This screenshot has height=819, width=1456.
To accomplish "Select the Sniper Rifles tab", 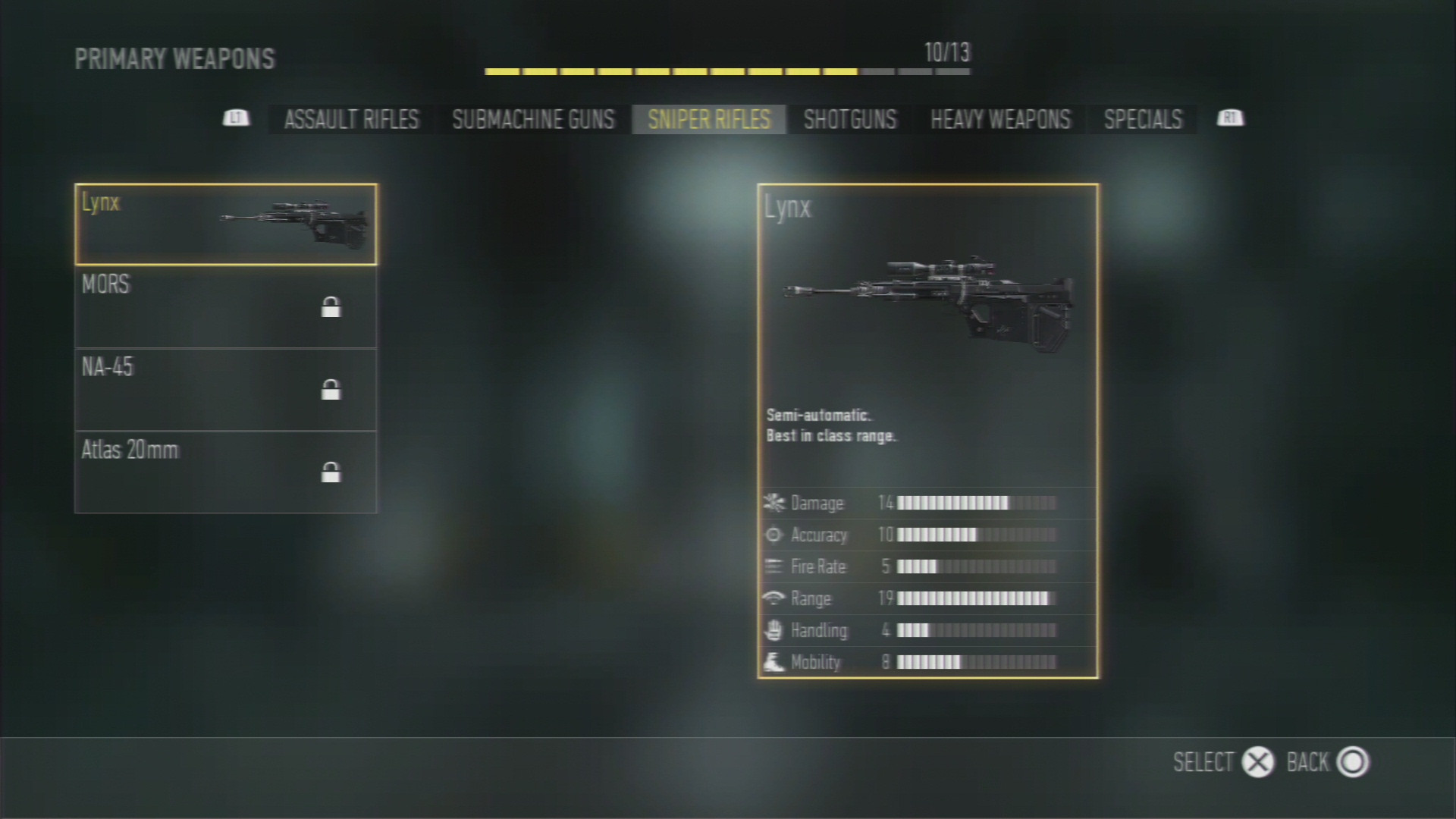I will click(708, 119).
